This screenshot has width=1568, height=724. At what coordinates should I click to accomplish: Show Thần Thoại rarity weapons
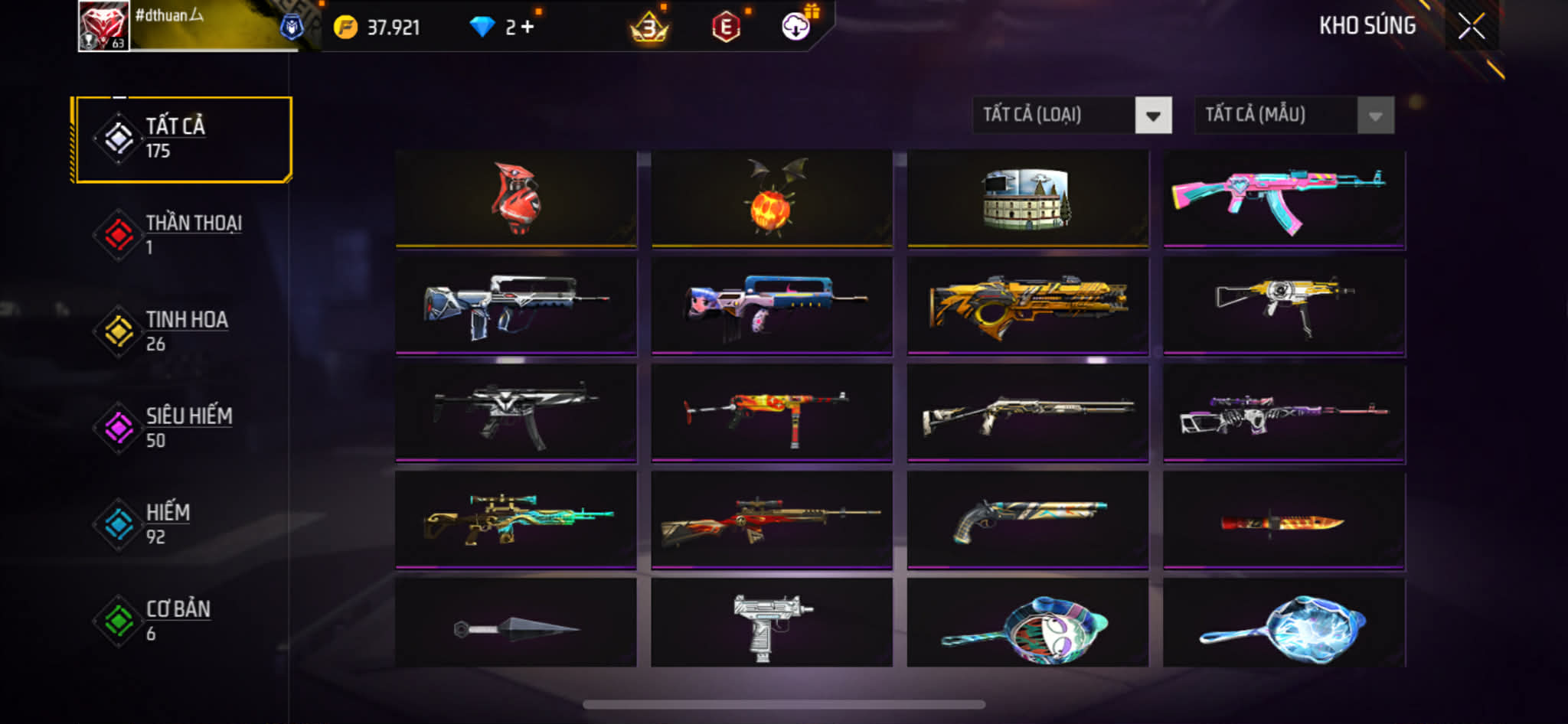(182, 235)
